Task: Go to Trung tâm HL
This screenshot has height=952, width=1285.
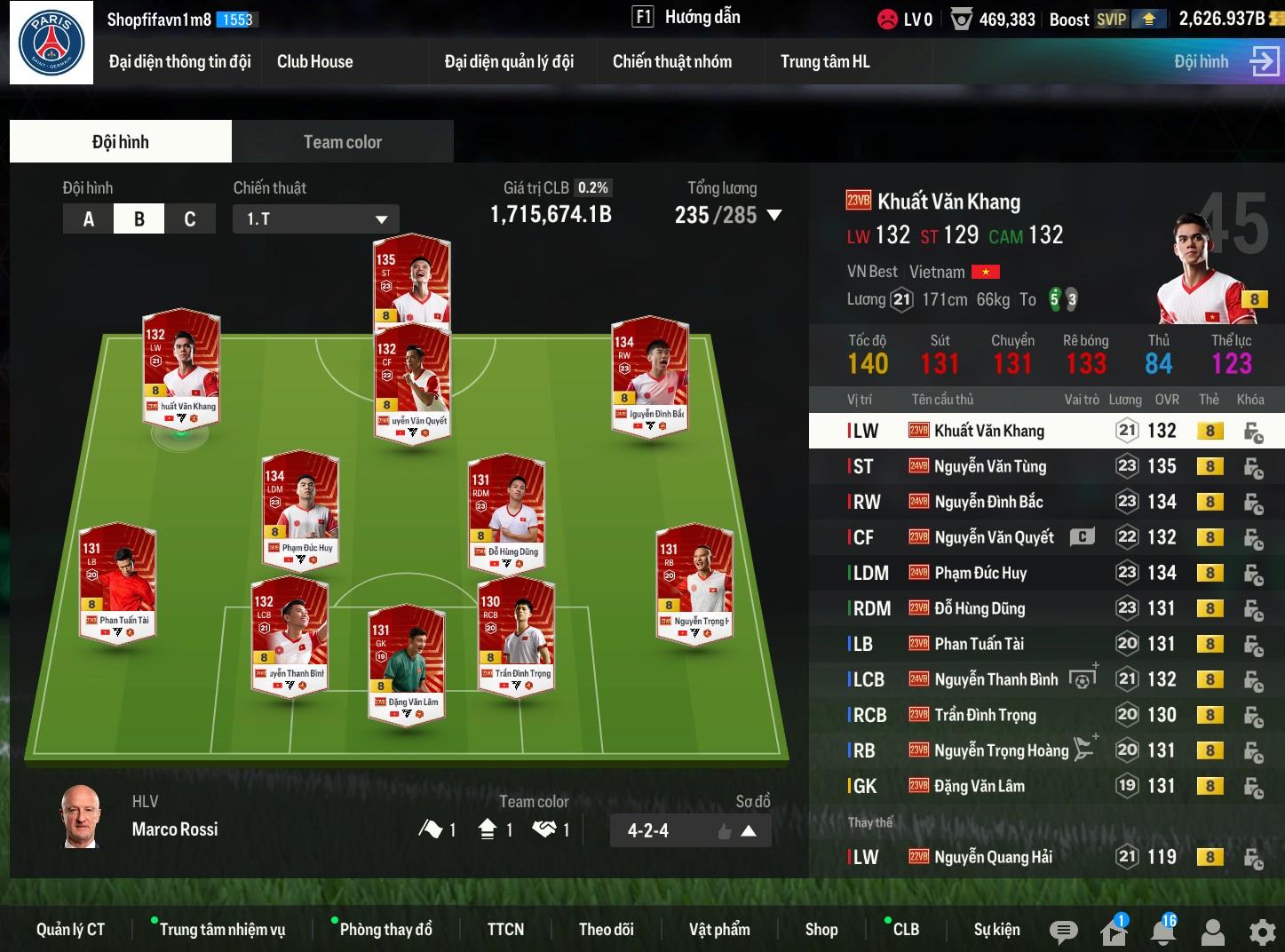Action: (x=825, y=61)
